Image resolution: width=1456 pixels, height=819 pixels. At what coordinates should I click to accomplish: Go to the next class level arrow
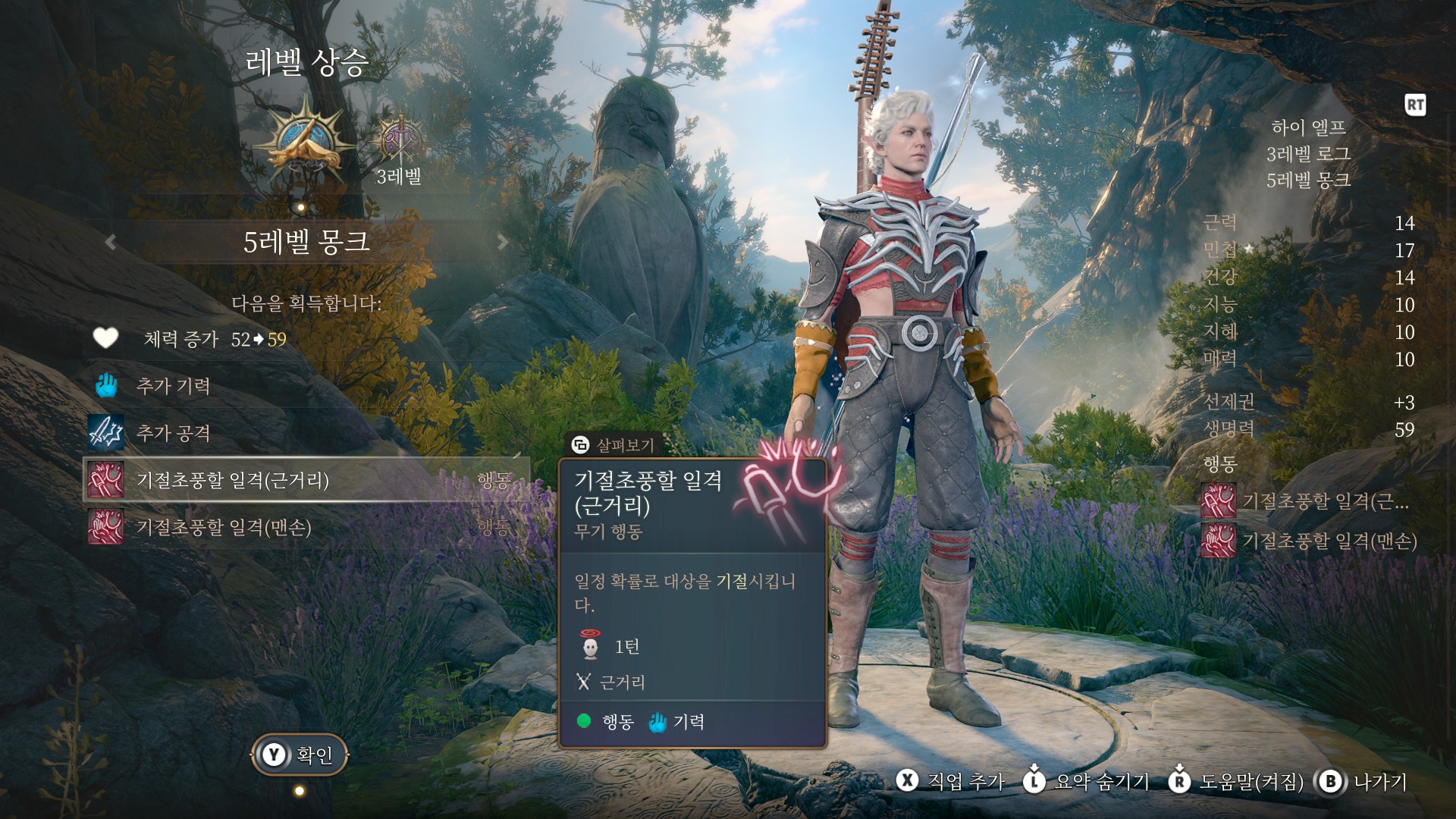pyautogui.click(x=502, y=242)
